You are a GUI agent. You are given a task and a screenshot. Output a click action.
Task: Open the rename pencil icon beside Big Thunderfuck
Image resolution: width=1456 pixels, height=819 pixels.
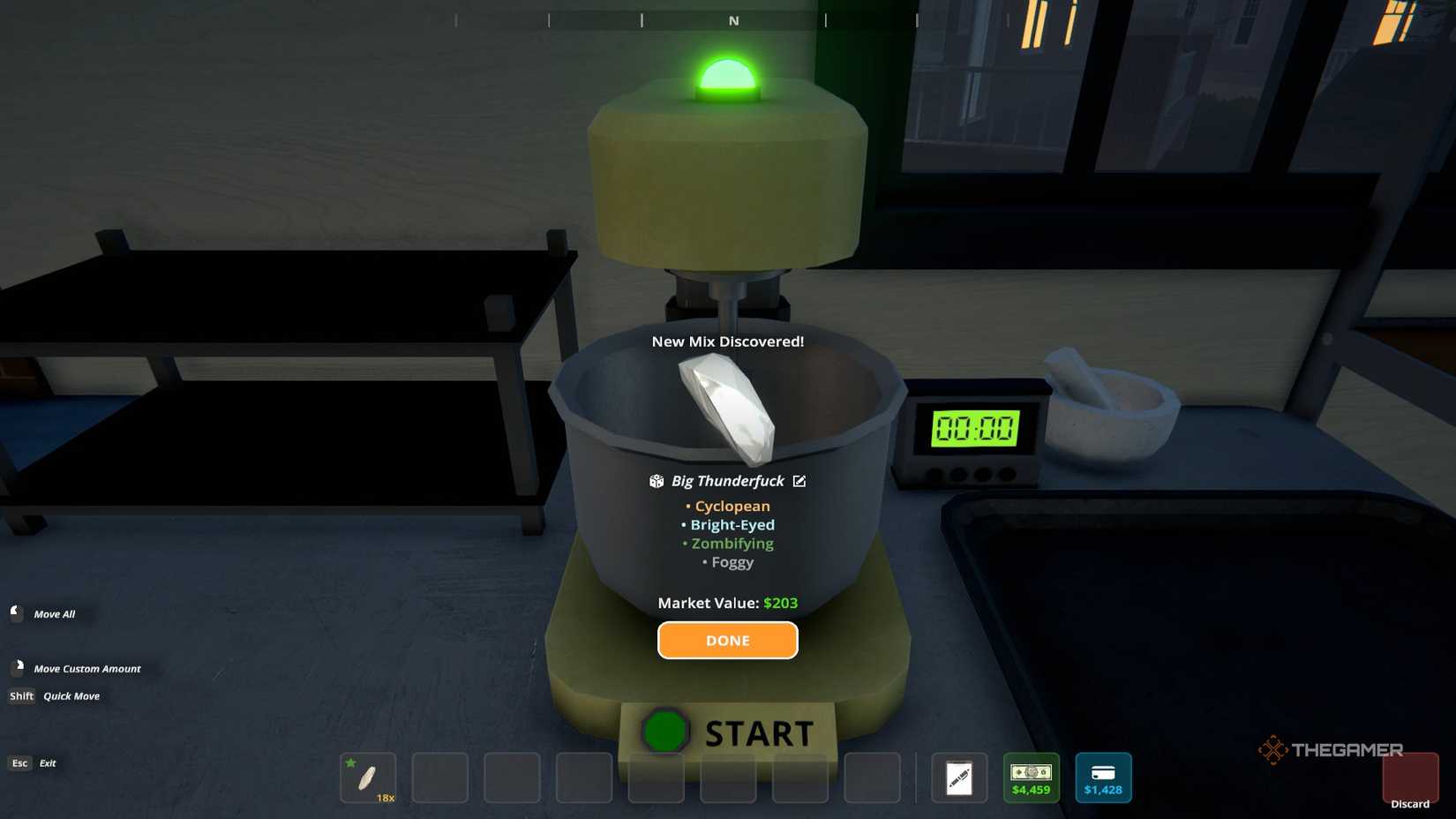coord(799,481)
